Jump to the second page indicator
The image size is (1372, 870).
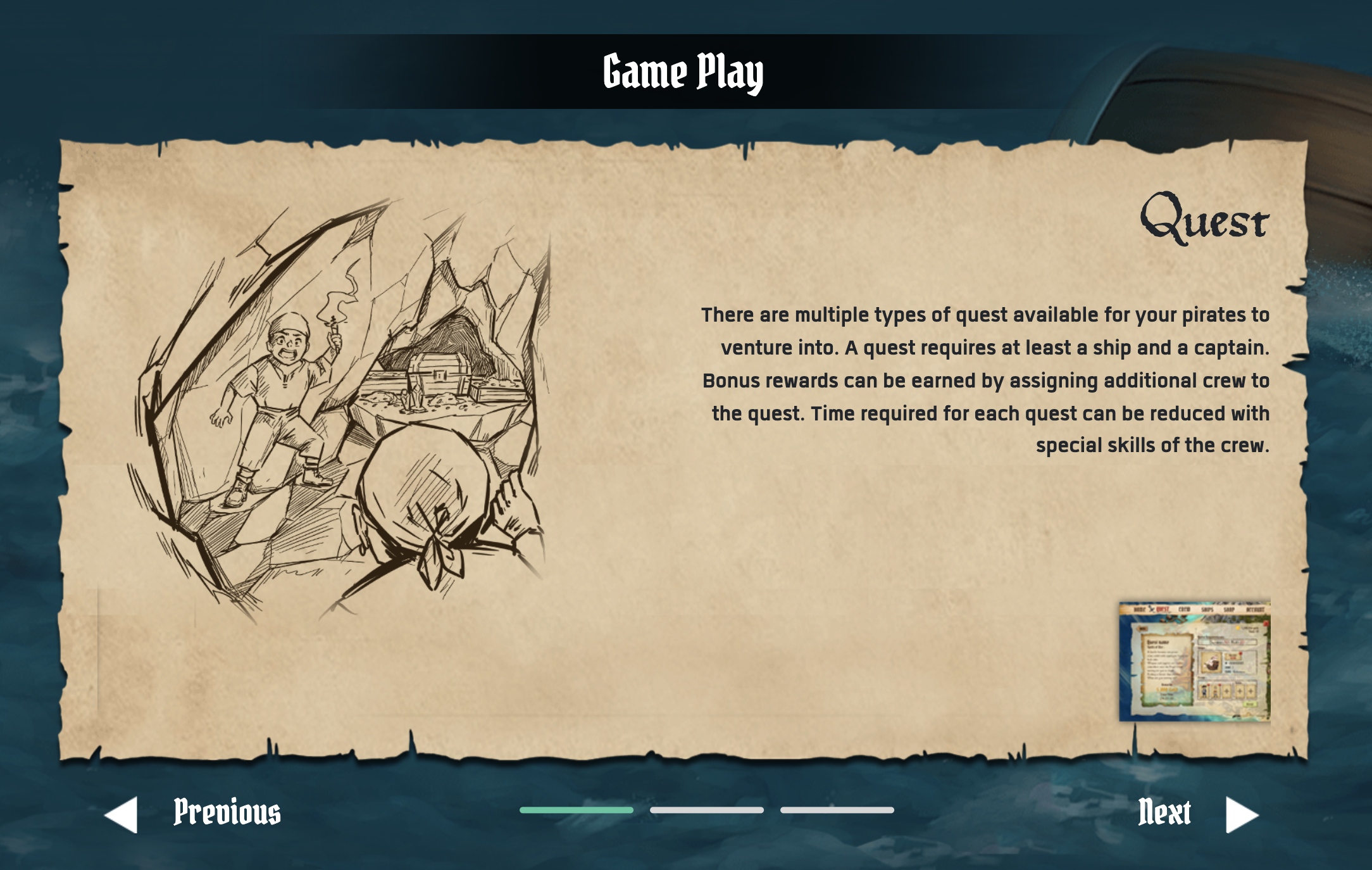pyautogui.click(x=706, y=810)
